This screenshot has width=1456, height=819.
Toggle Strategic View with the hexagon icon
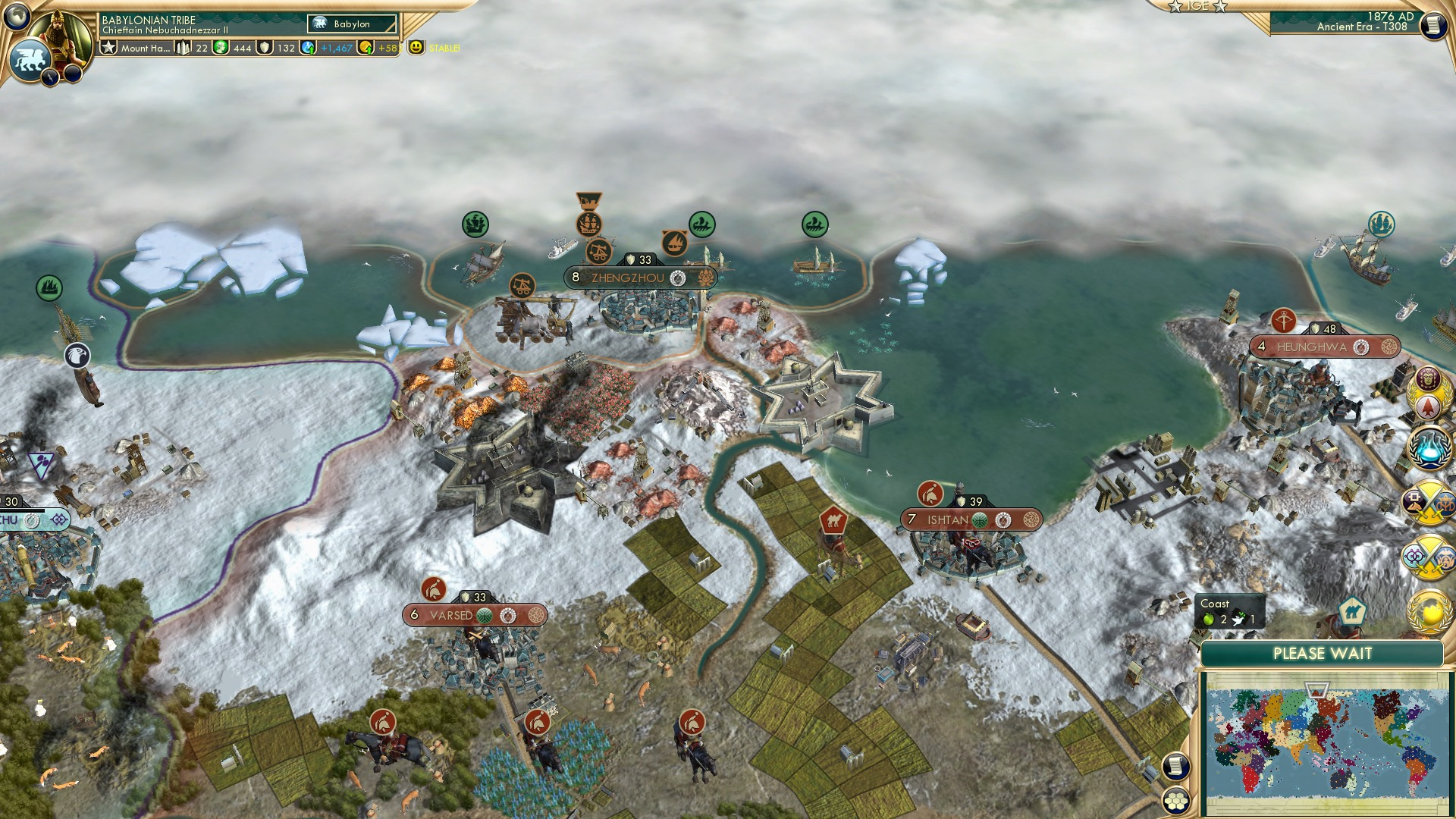[1176, 801]
